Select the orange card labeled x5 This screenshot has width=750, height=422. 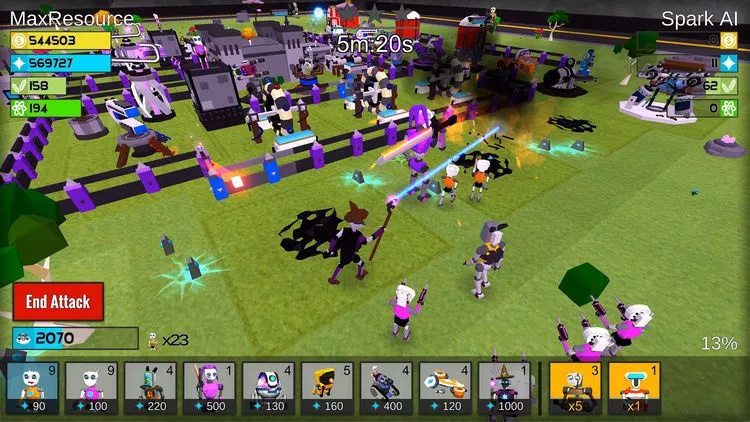[574, 388]
